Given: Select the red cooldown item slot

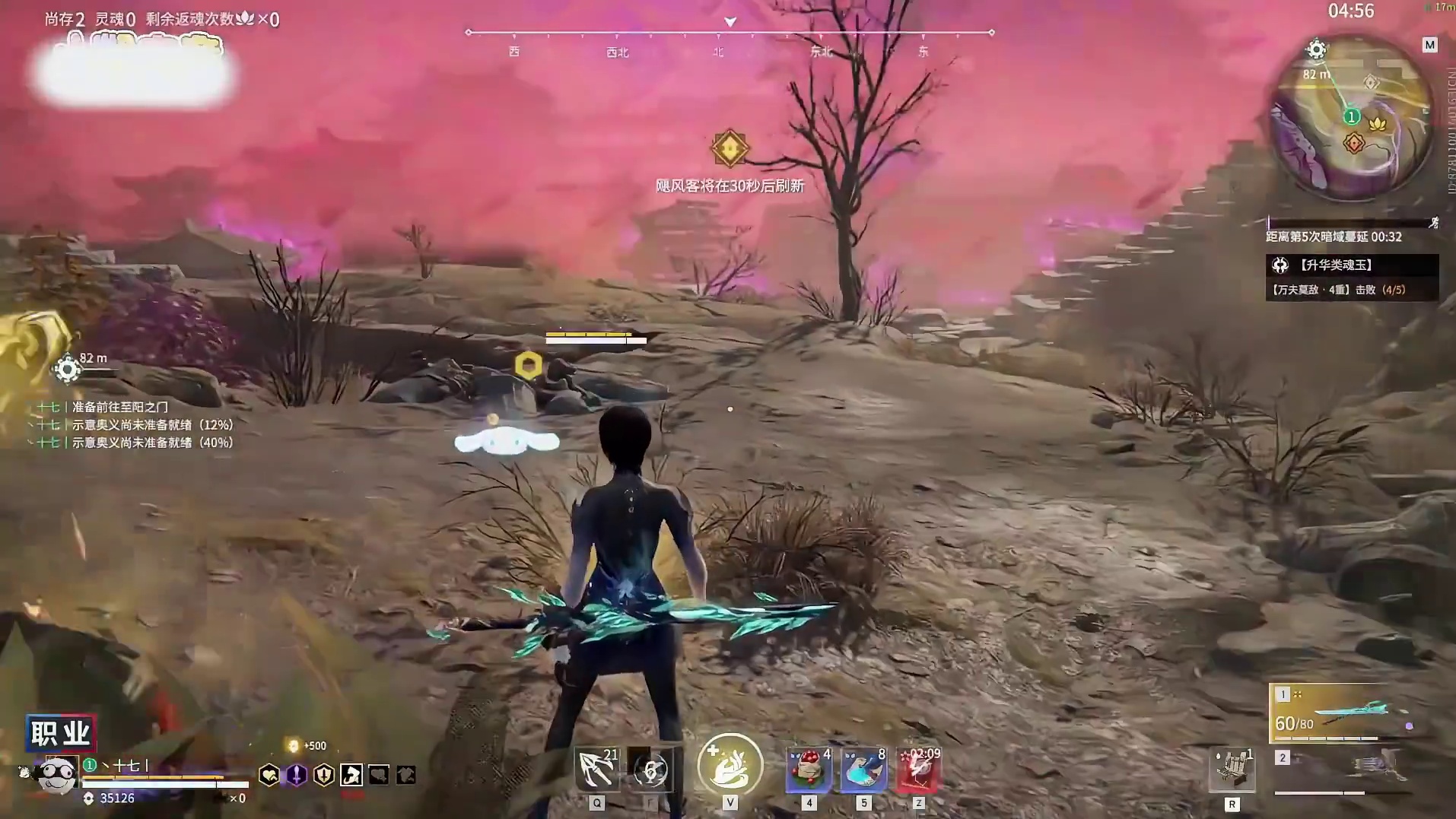Looking at the screenshot, I should point(918,770).
